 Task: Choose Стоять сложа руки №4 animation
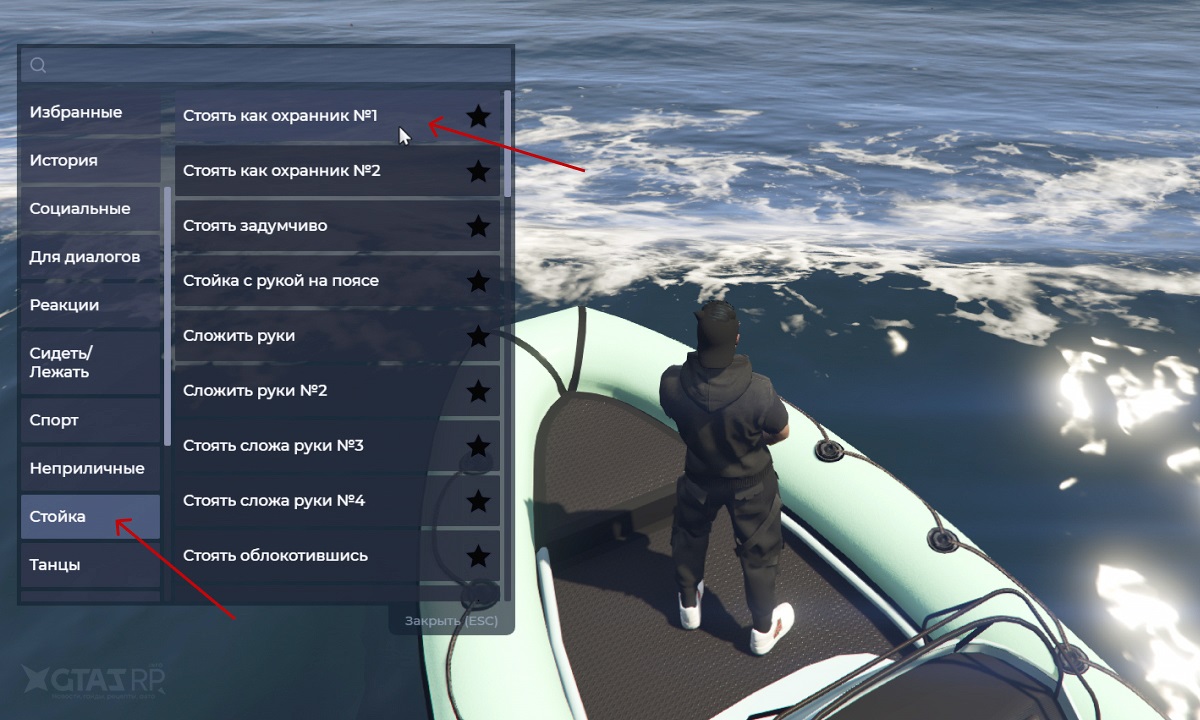tap(300, 501)
